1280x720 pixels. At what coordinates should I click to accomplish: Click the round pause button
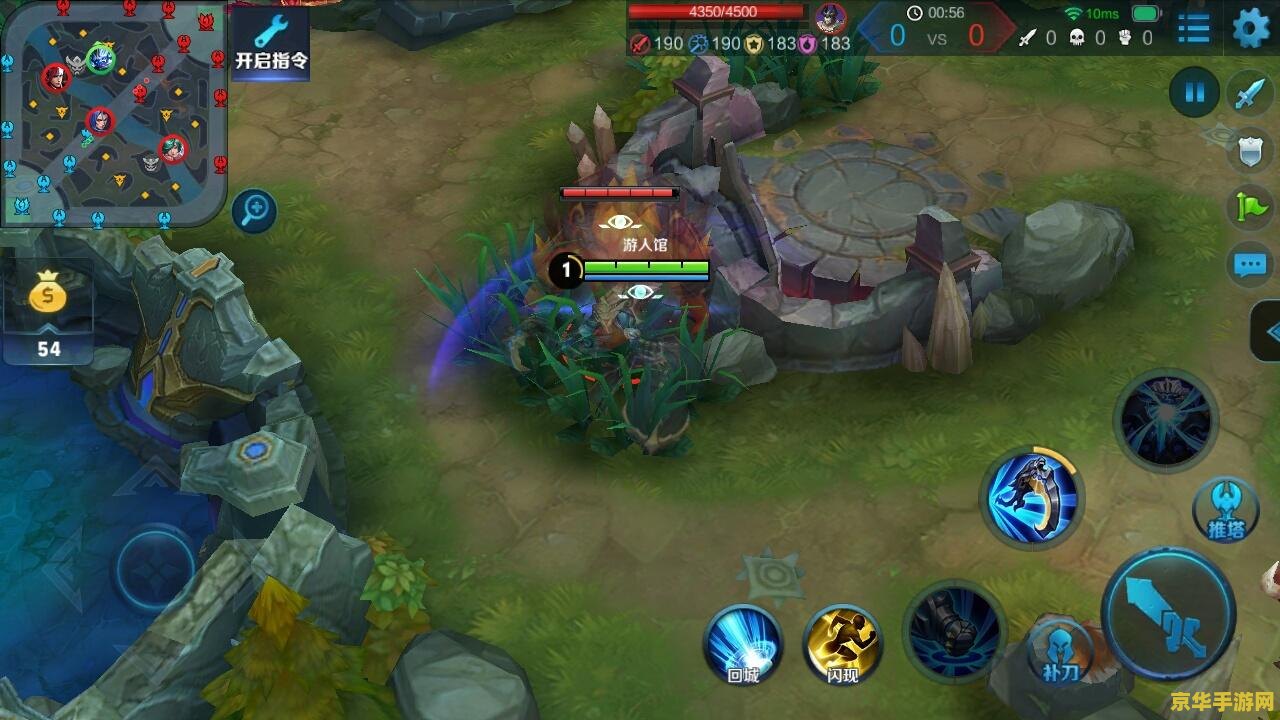(x=1194, y=94)
